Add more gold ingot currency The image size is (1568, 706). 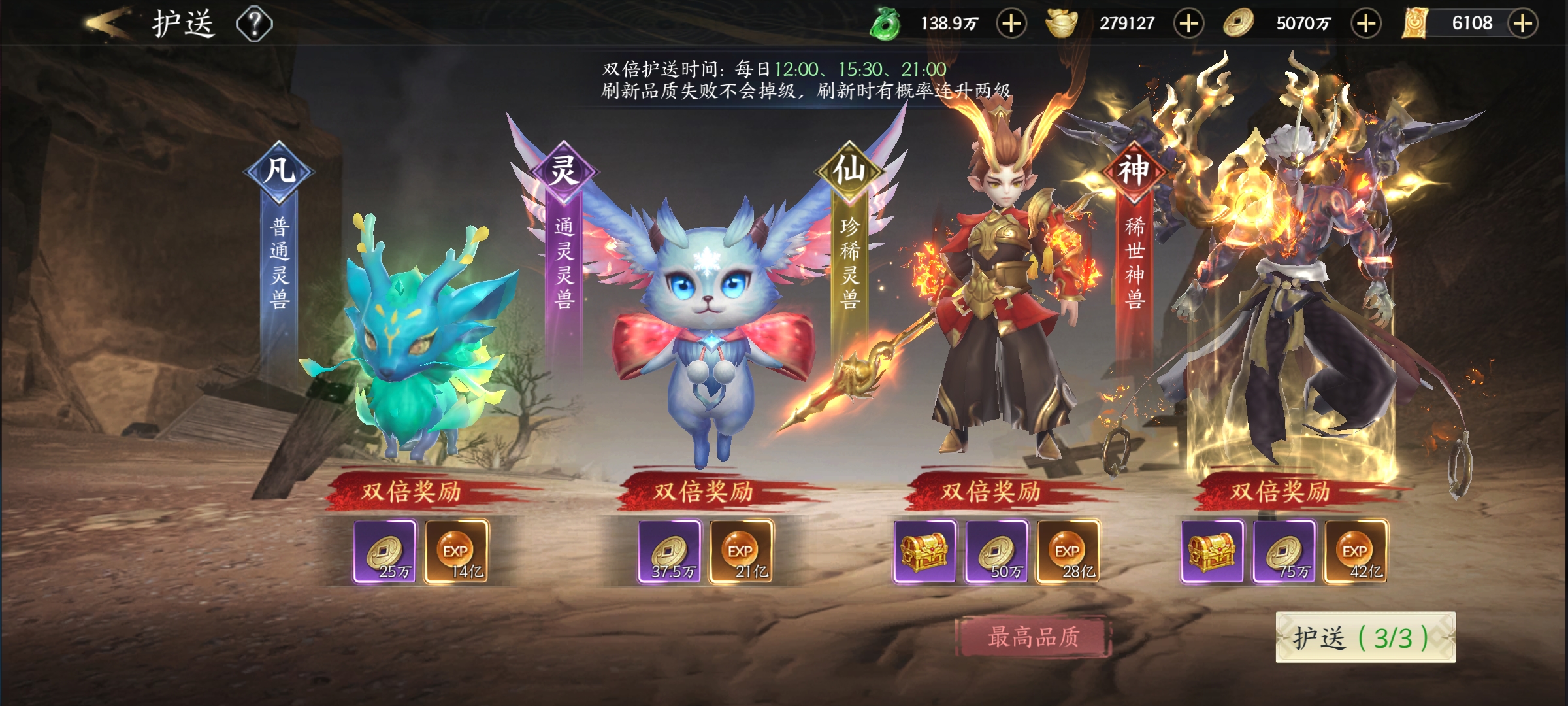coord(1188,24)
